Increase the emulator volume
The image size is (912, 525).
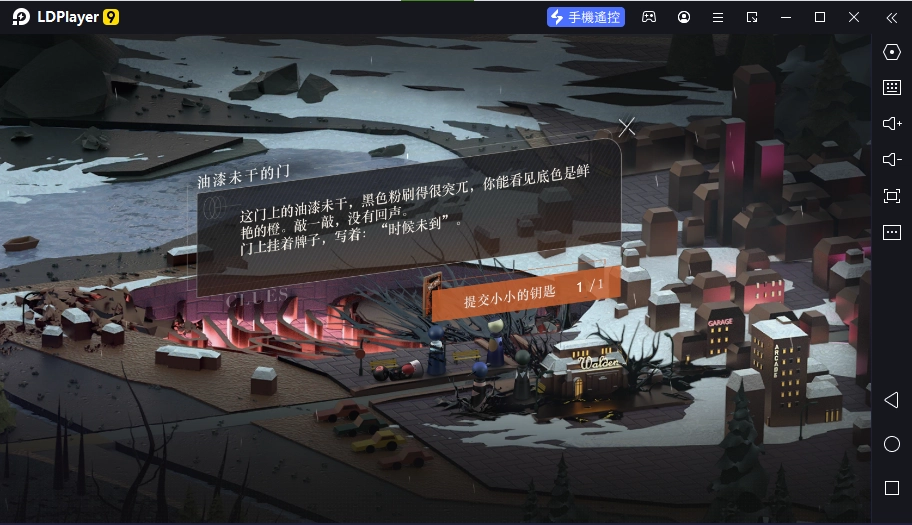coord(892,123)
